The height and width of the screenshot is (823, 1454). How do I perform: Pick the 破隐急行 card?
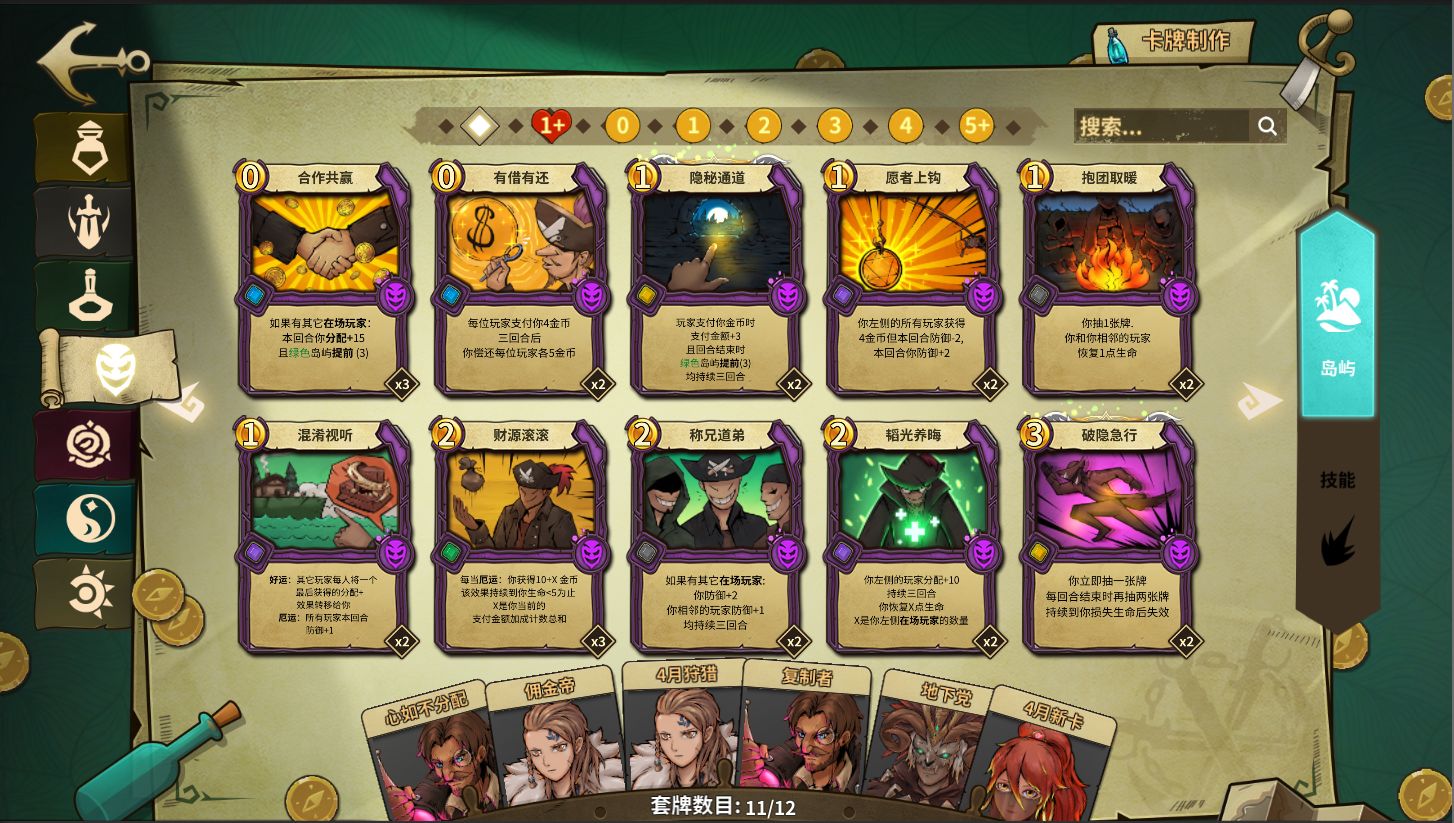(1109, 538)
